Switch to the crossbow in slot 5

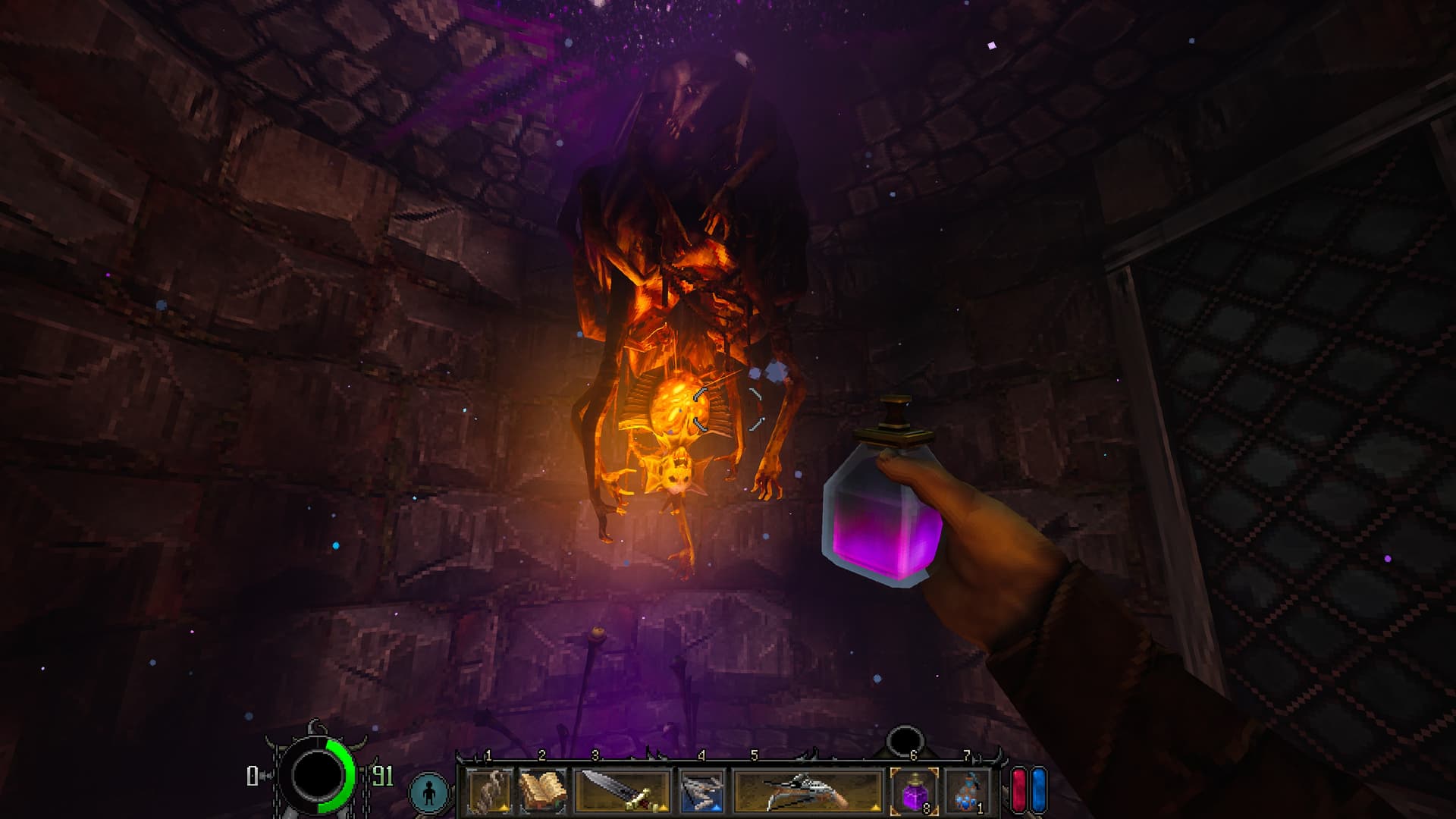(x=808, y=792)
